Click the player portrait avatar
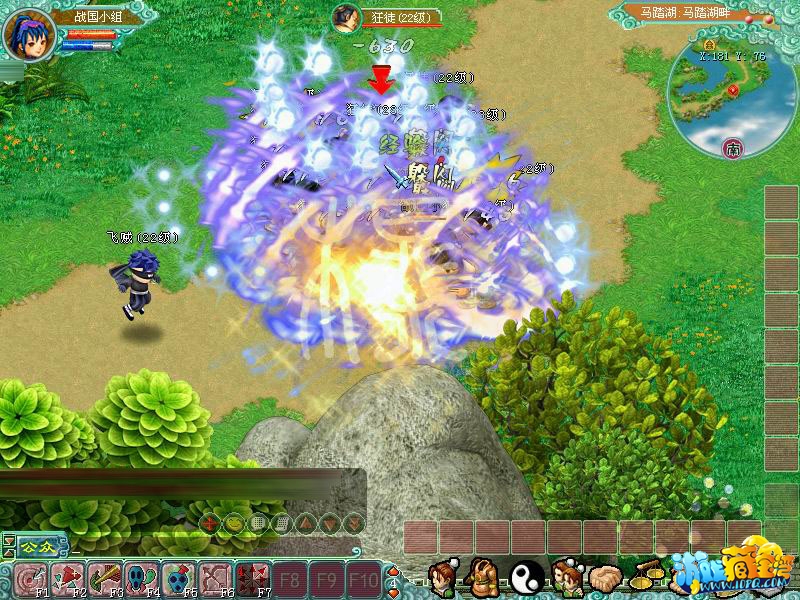This screenshot has width=800, height=600. coord(28,35)
